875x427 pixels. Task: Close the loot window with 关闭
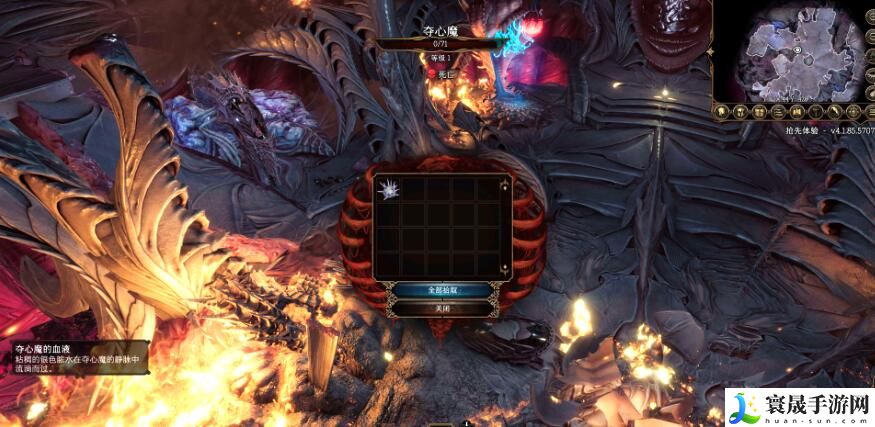440,309
